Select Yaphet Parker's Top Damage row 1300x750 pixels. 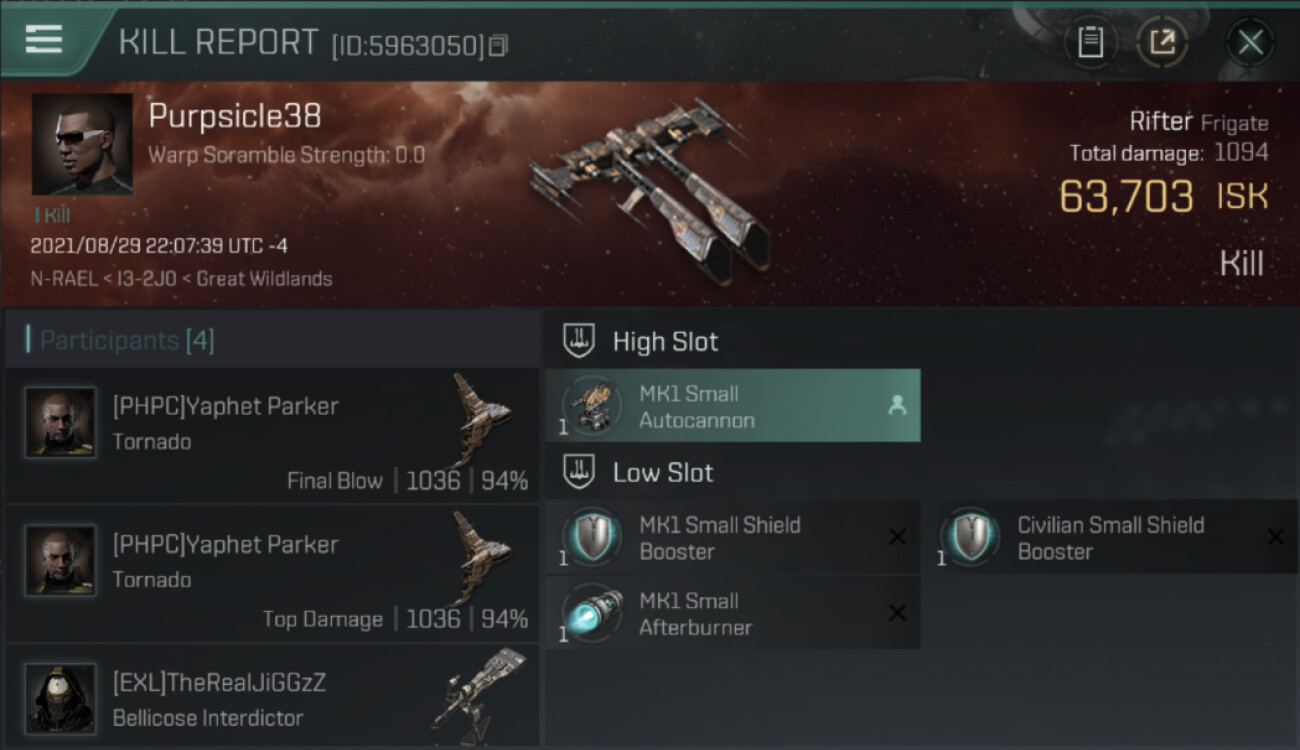tap(272, 574)
